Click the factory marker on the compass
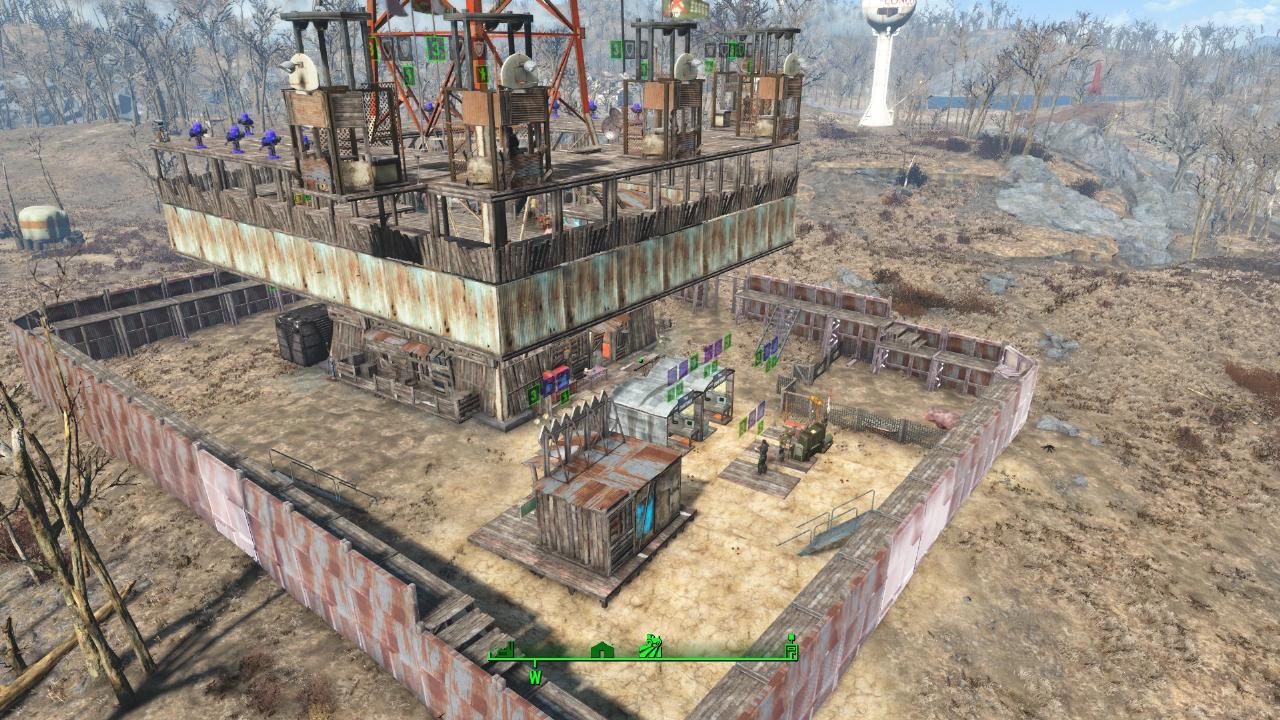Viewport: 1280px width, 720px height. [502, 649]
